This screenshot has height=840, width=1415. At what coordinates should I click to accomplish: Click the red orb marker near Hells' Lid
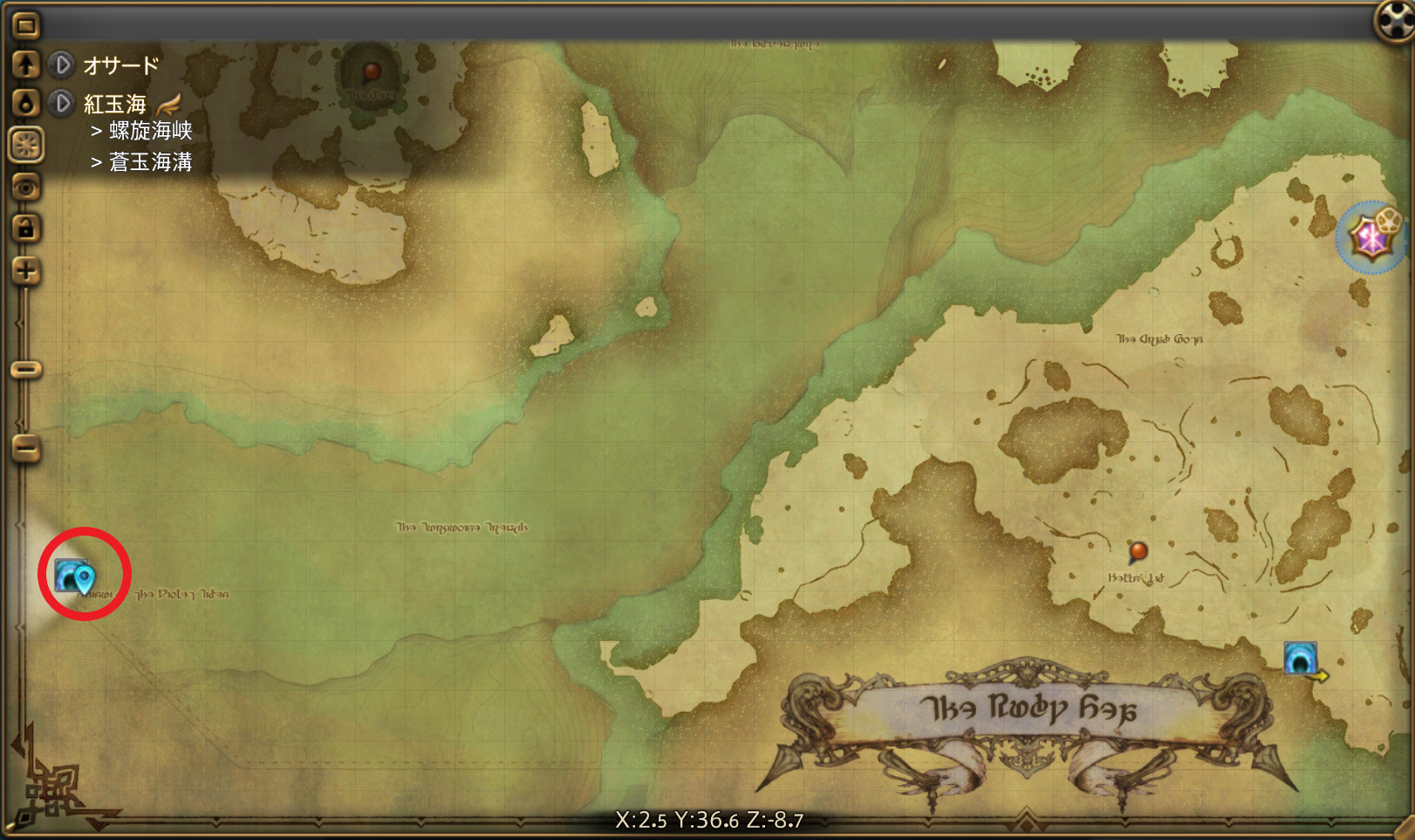[x=1138, y=550]
